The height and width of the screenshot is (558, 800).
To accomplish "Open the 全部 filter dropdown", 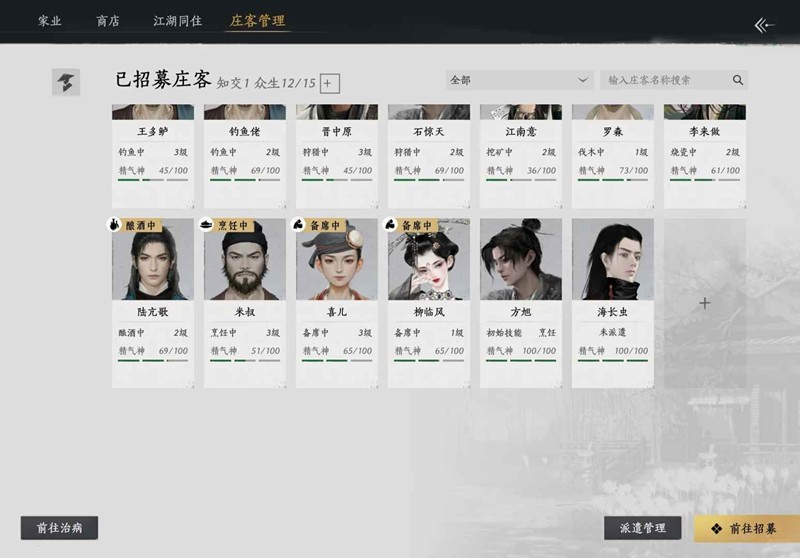I will click(x=520, y=80).
